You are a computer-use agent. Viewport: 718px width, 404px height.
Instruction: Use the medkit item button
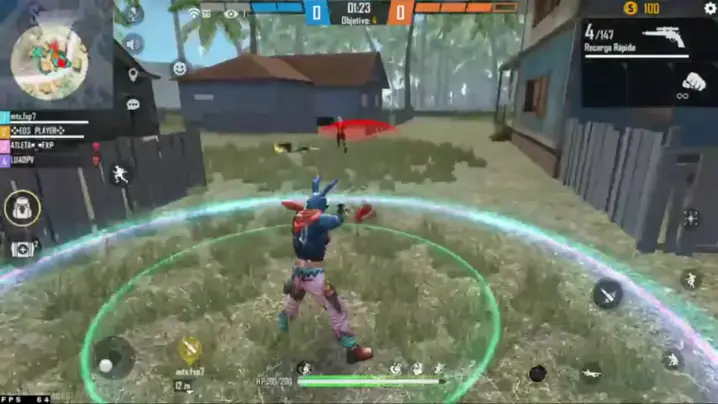pos(22,248)
